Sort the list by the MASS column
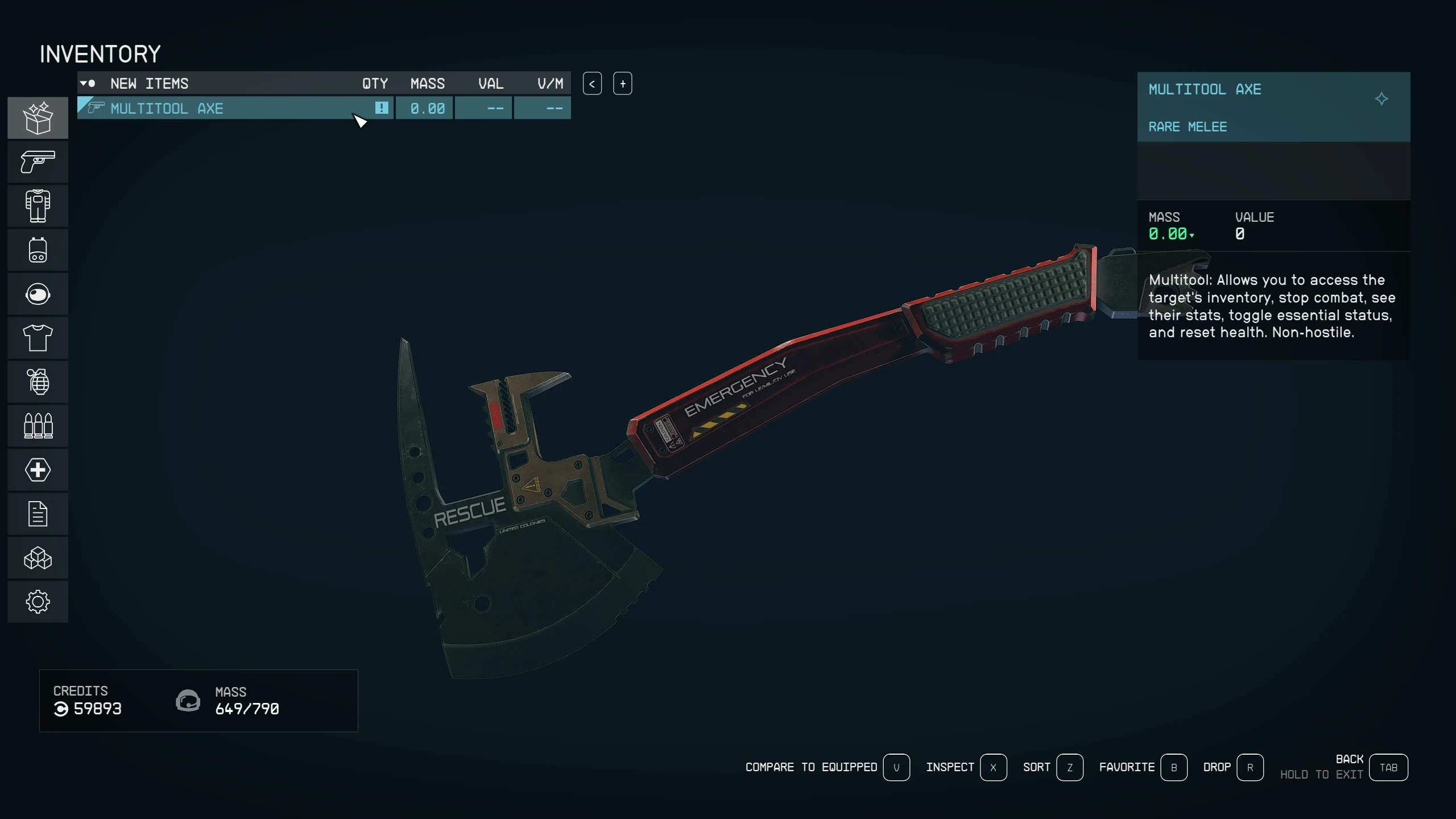 click(x=428, y=84)
